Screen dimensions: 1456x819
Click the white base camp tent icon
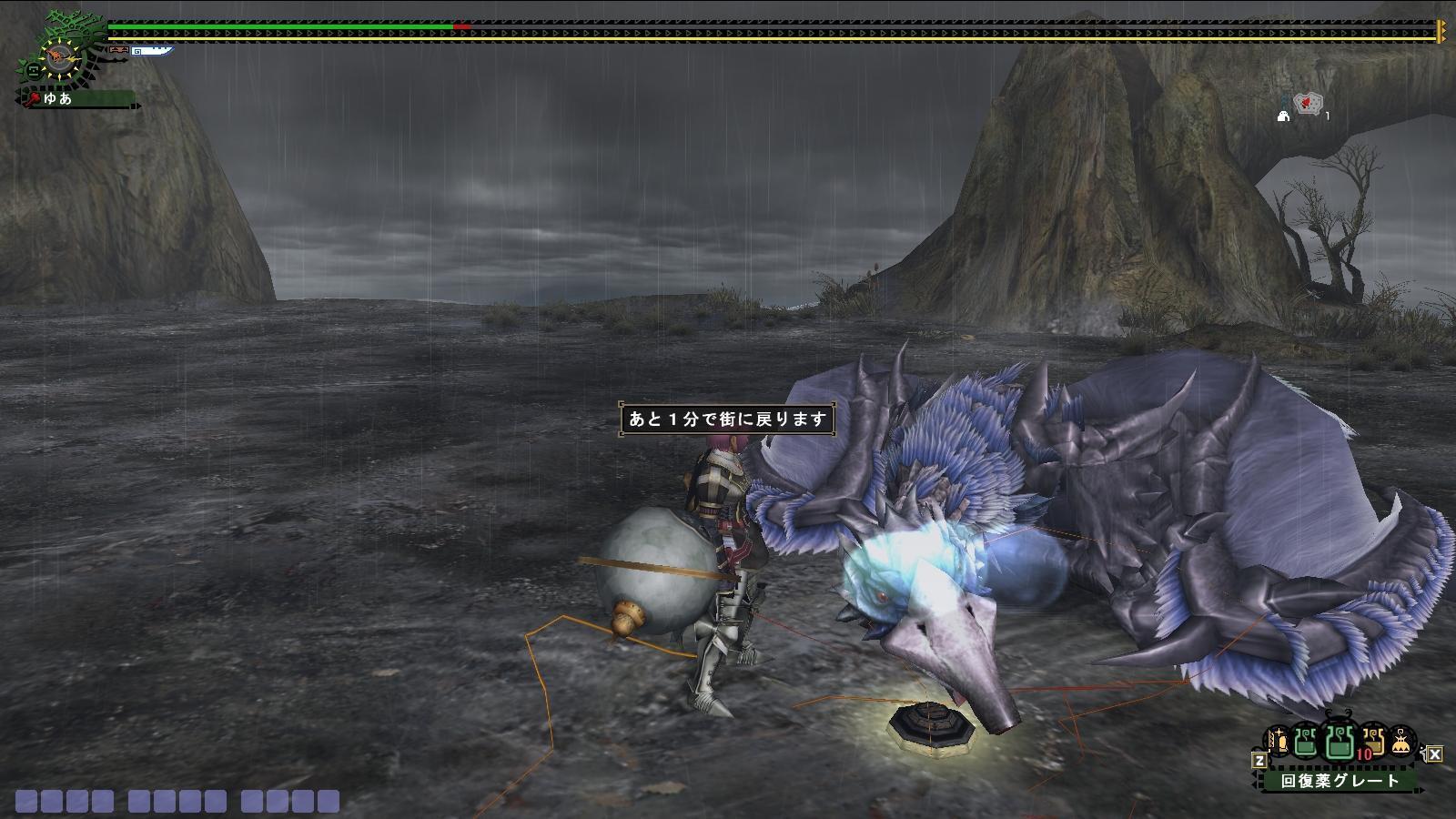click(x=1284, y=116)
